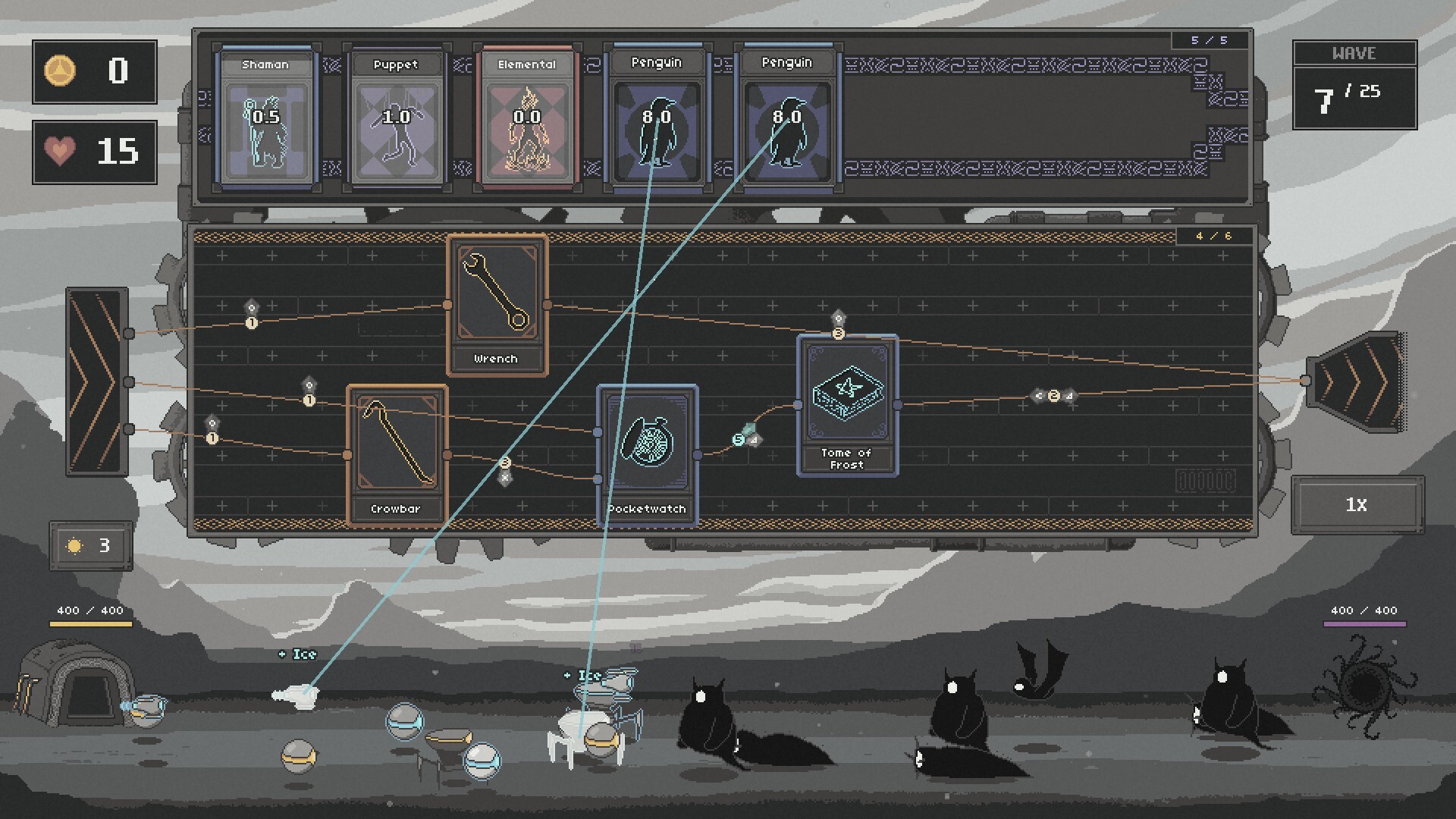Viewport: 1456px width, 819px height.
Task: Click the sun counter showing 3
Action: (x=90, y=545)
